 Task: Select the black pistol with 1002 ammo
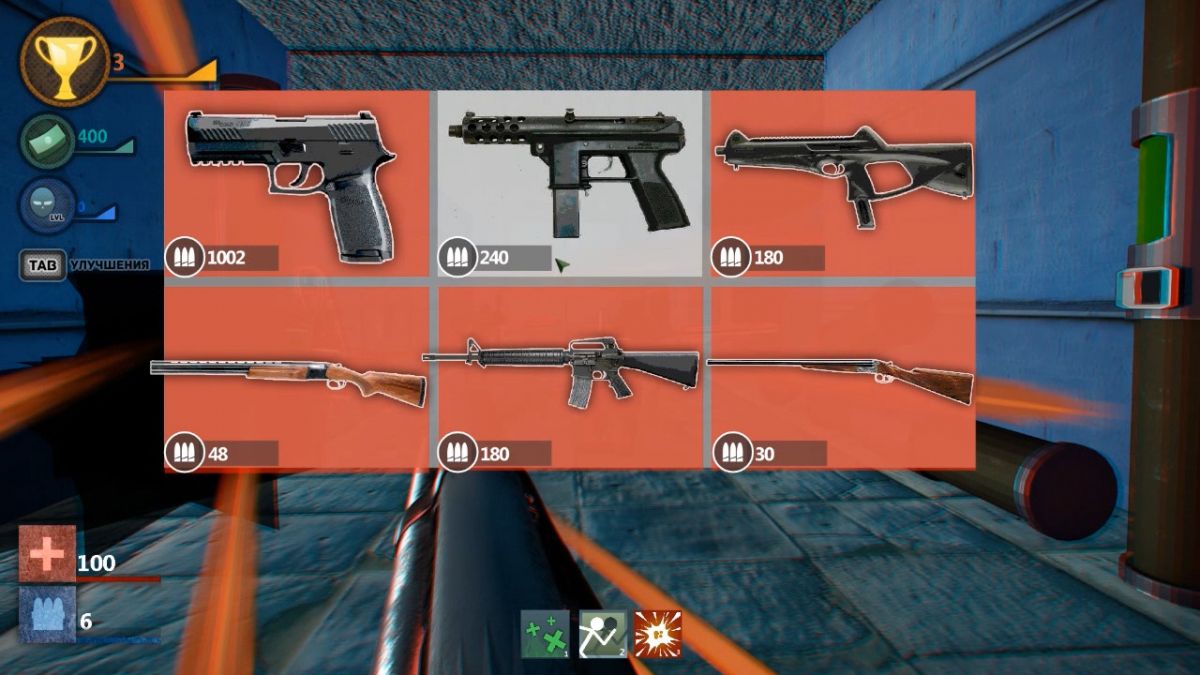(296, 183)
